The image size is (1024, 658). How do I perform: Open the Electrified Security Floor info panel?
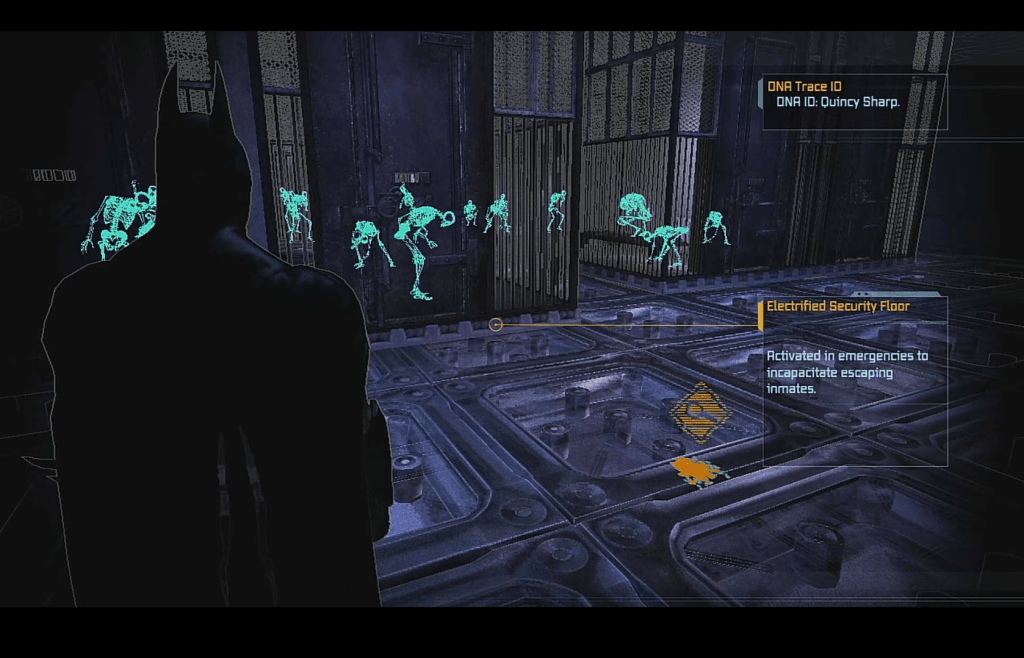[x=854, y=380]
